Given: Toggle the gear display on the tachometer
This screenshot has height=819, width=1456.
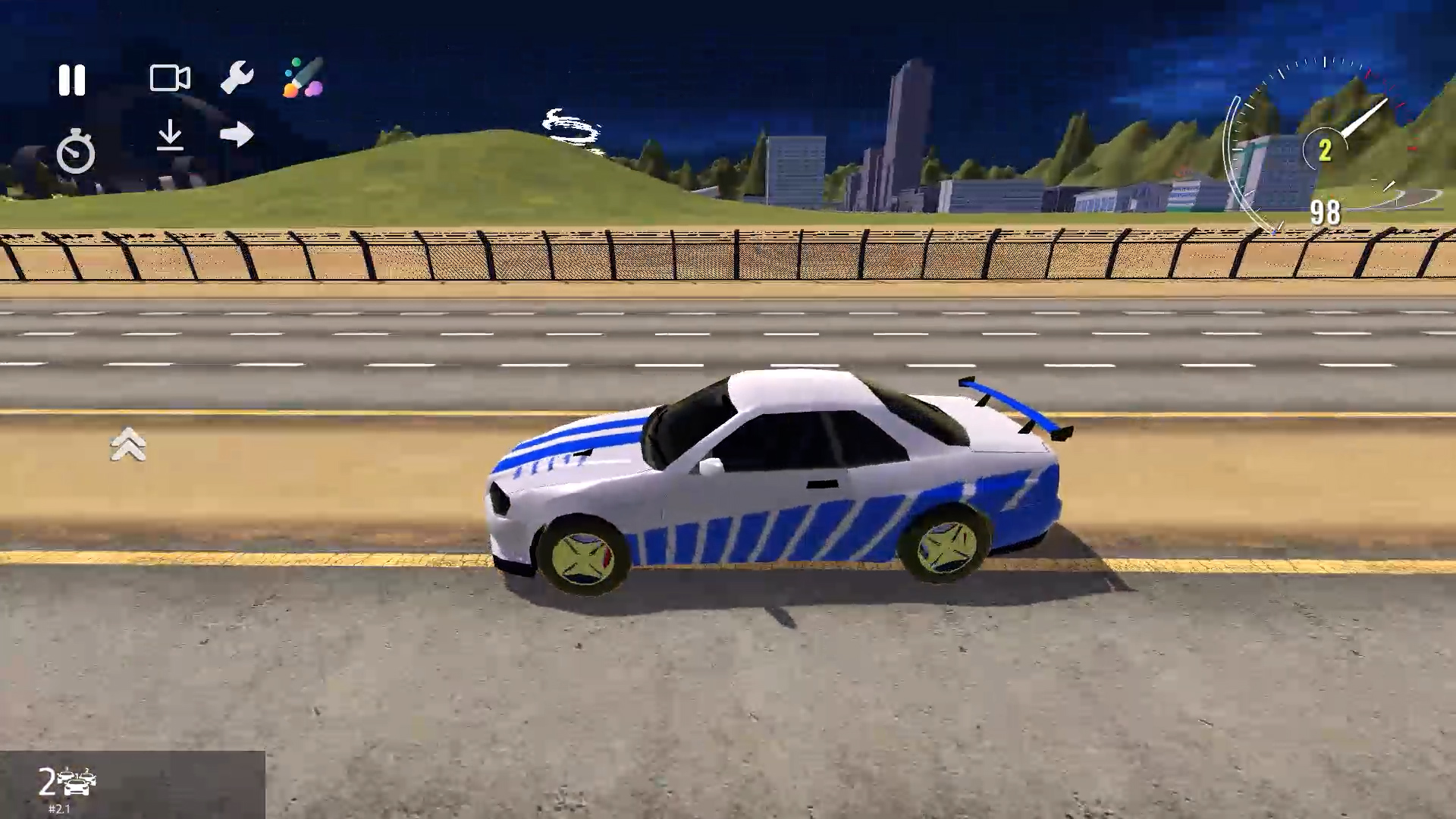Looking at the screenshot, I should pos(1326,150).
